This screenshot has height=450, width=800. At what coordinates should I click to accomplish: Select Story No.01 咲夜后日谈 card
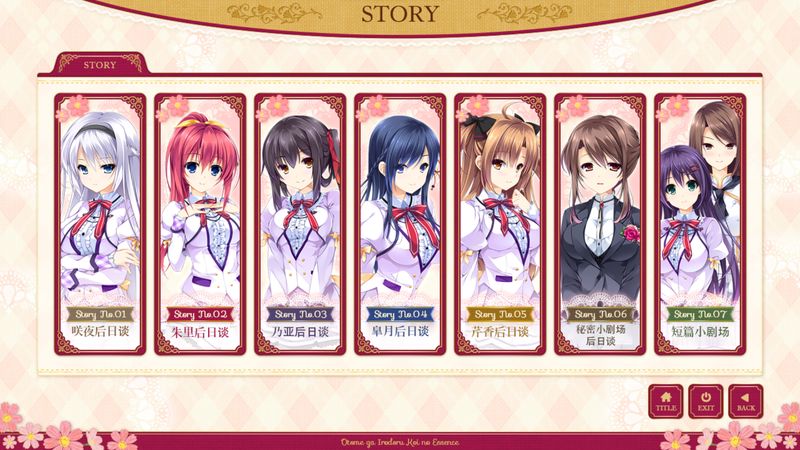pos(100,224)
